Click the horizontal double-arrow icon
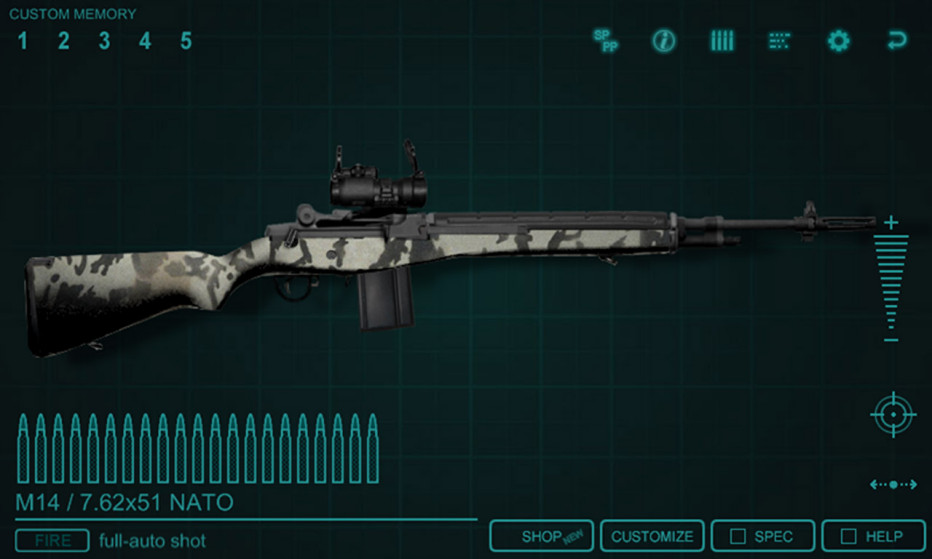 893,485
